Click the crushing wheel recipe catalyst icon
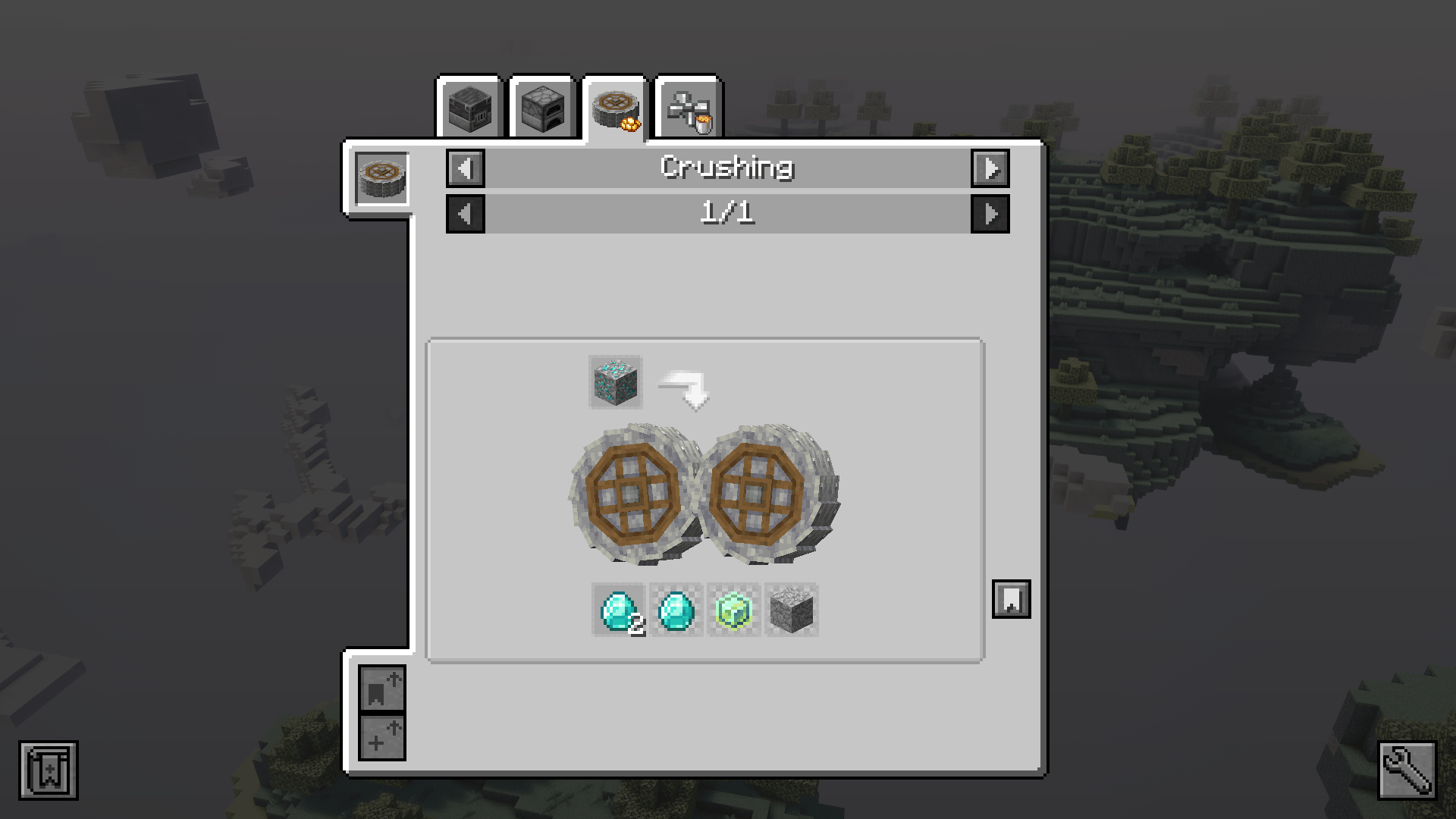 (383, 178)
